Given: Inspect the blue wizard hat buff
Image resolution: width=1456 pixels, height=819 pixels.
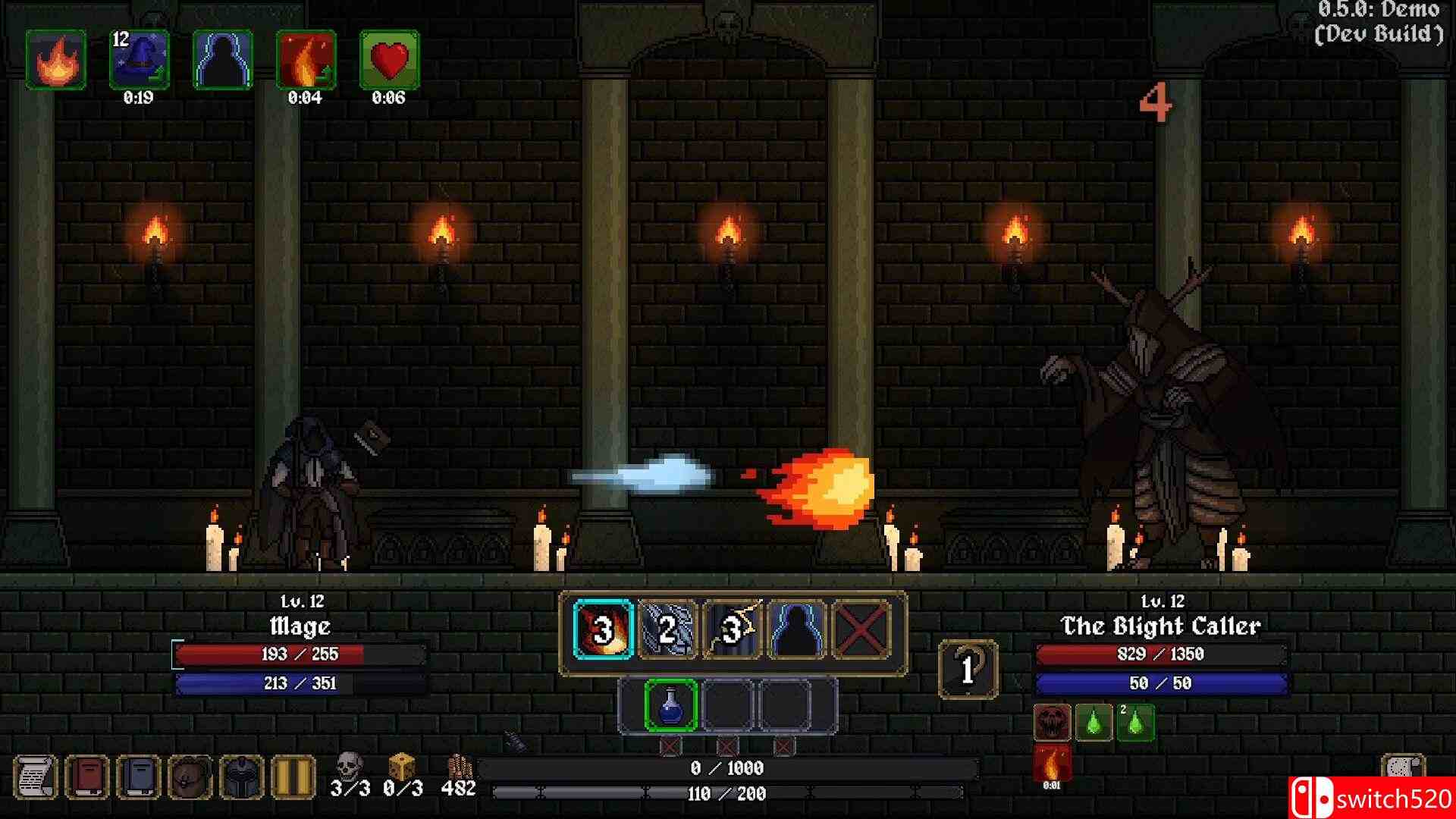Looking at the screenshot, I should coord(140,60).
